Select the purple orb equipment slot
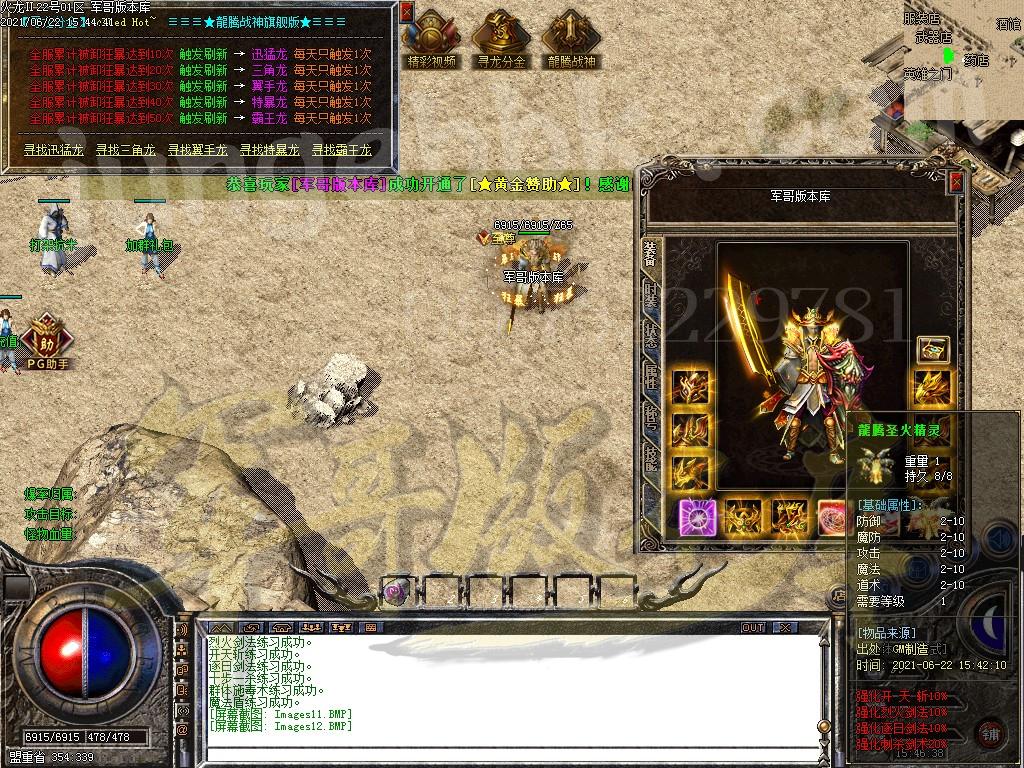 [697, 516]
